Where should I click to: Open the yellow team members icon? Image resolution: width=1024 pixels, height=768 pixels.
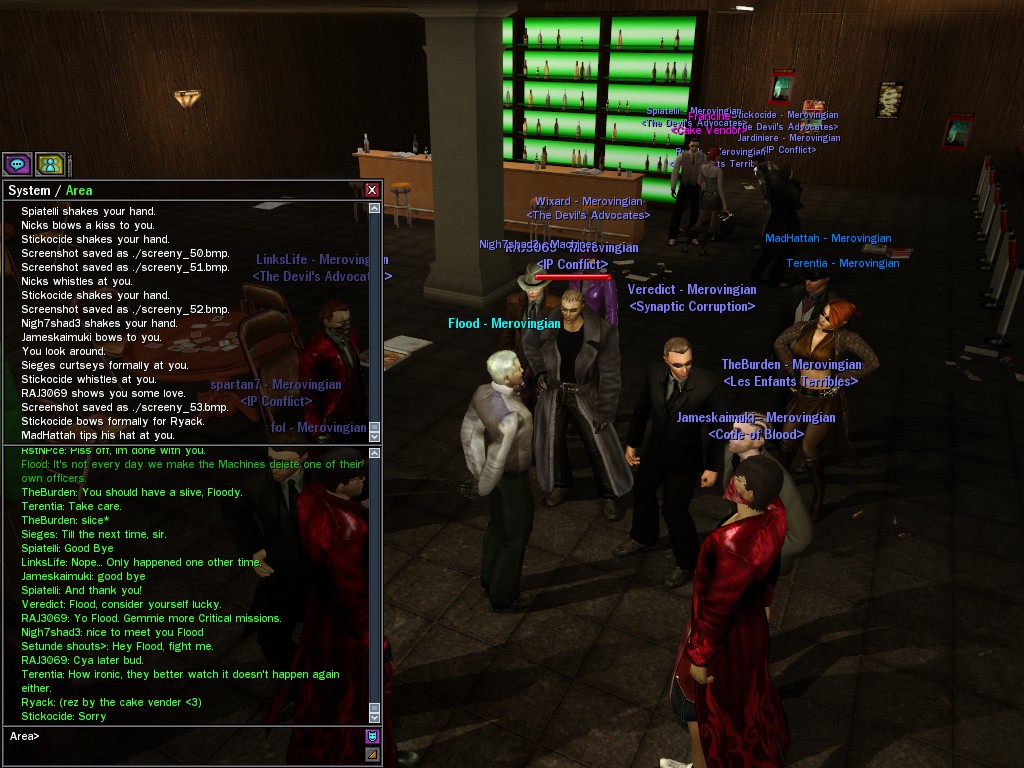50,164
